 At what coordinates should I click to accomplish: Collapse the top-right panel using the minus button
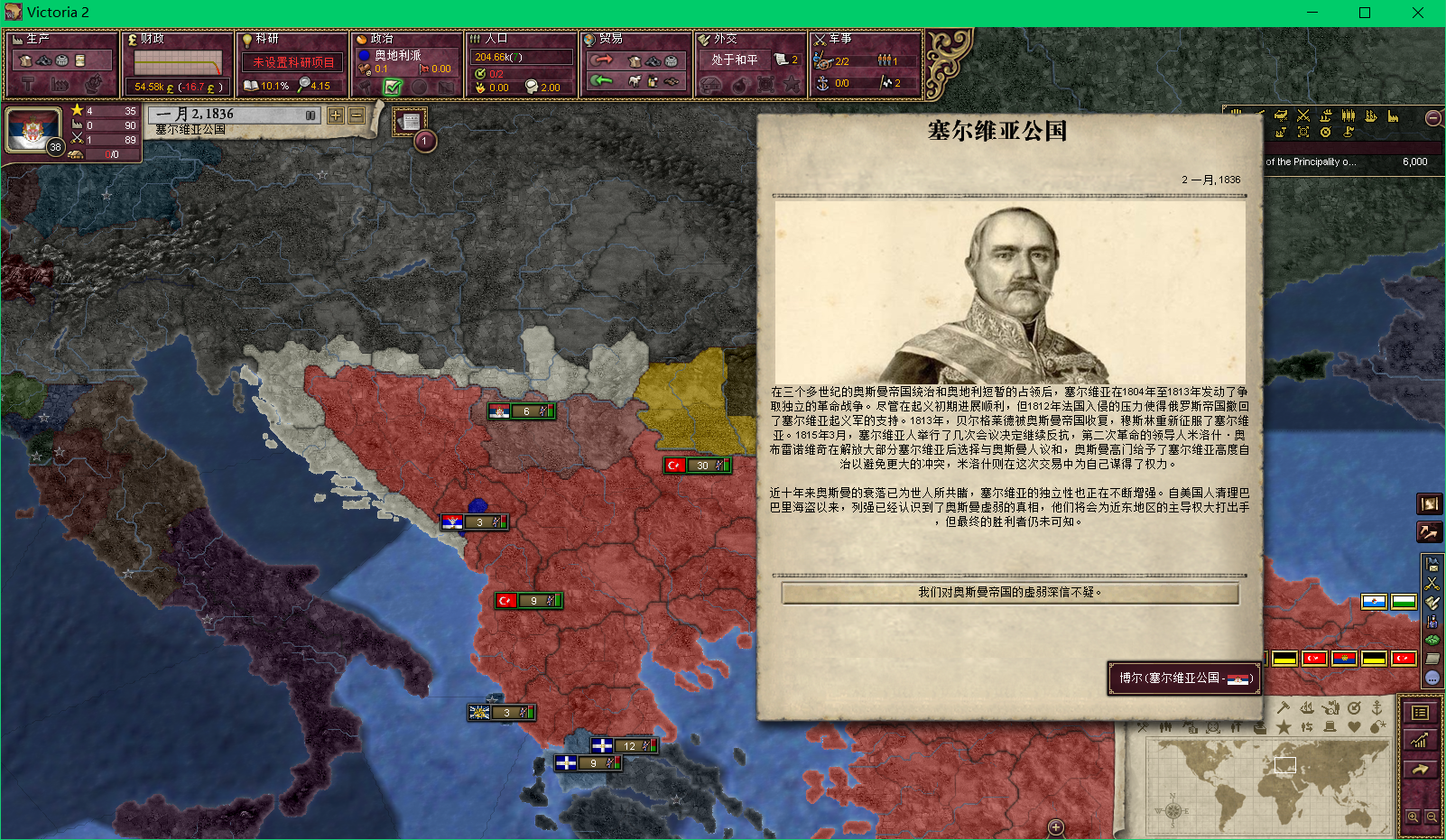coord(1432,118)
